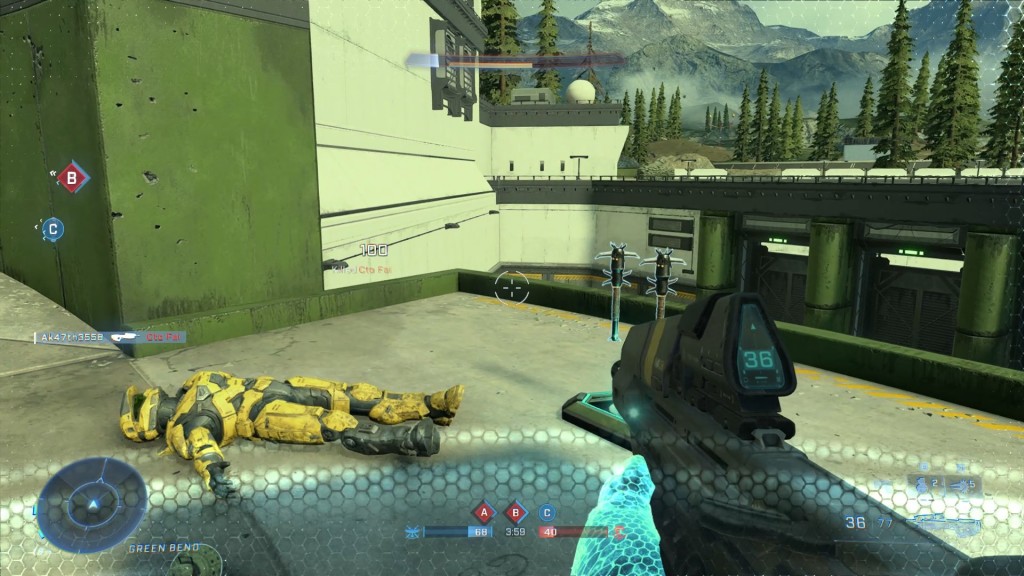This screenshot has height=576, width=1024.
Task: Select the spike grenade icon
Action: tap(961, 484)
